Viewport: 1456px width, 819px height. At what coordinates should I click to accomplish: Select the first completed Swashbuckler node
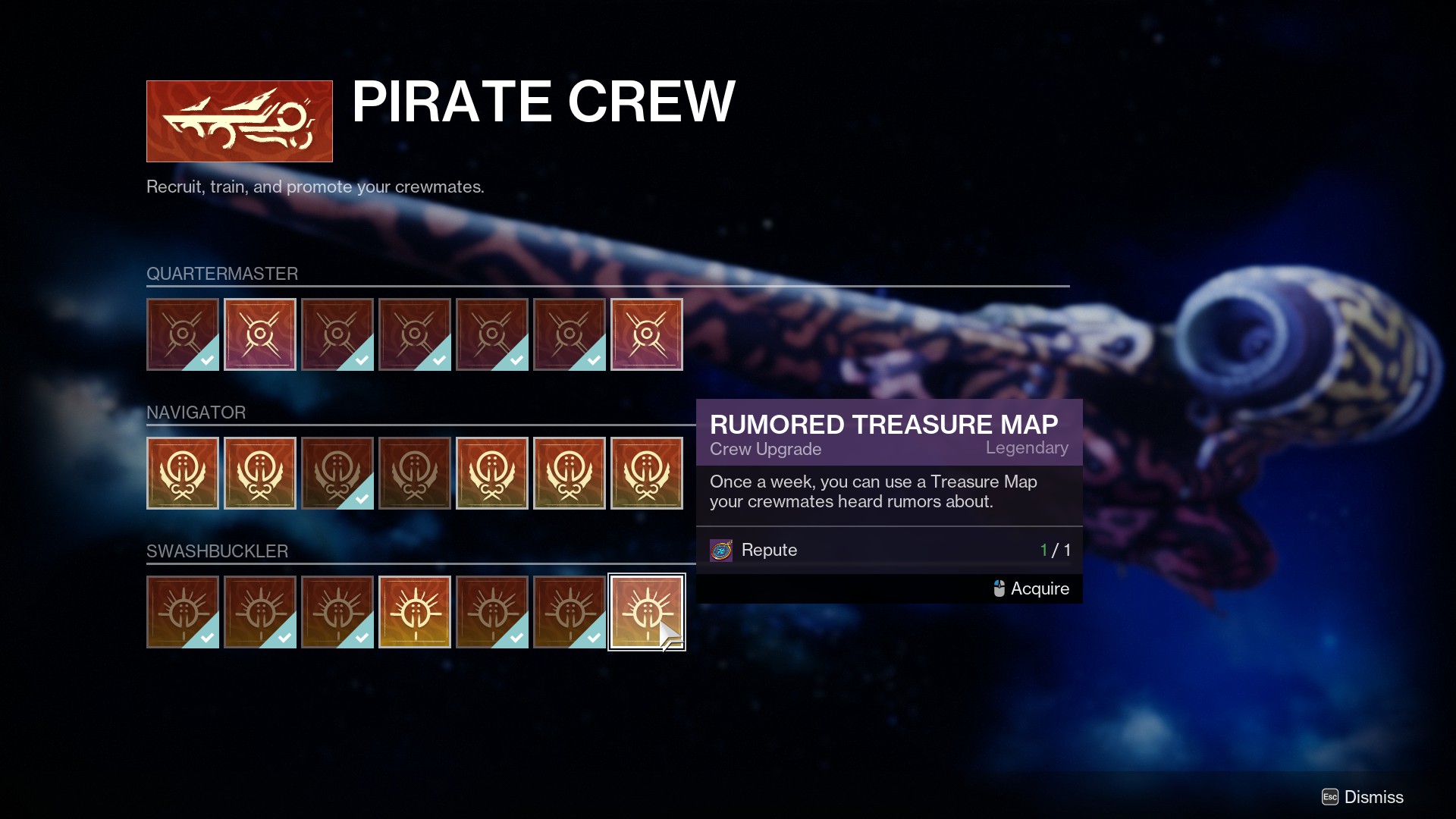click(x=183, y=612)
